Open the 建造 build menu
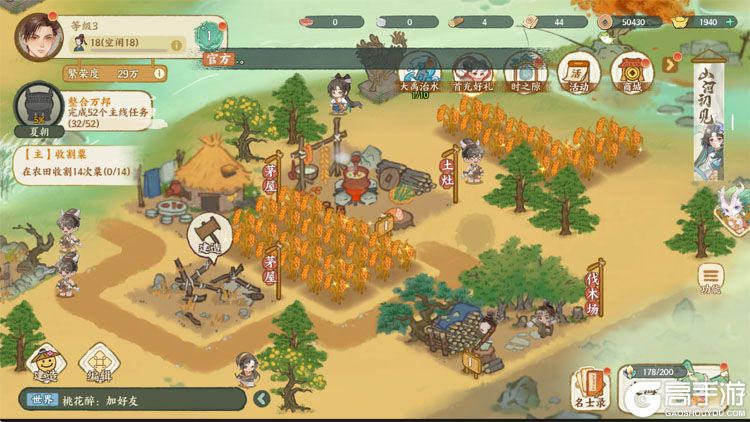Screen dimensions: 750x422 tap(44, 366)
